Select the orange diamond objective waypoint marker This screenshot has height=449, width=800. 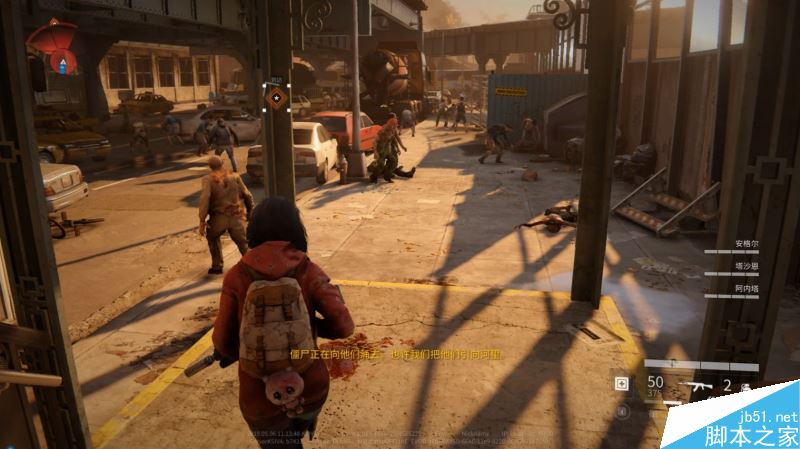click(x=277, y=96)
